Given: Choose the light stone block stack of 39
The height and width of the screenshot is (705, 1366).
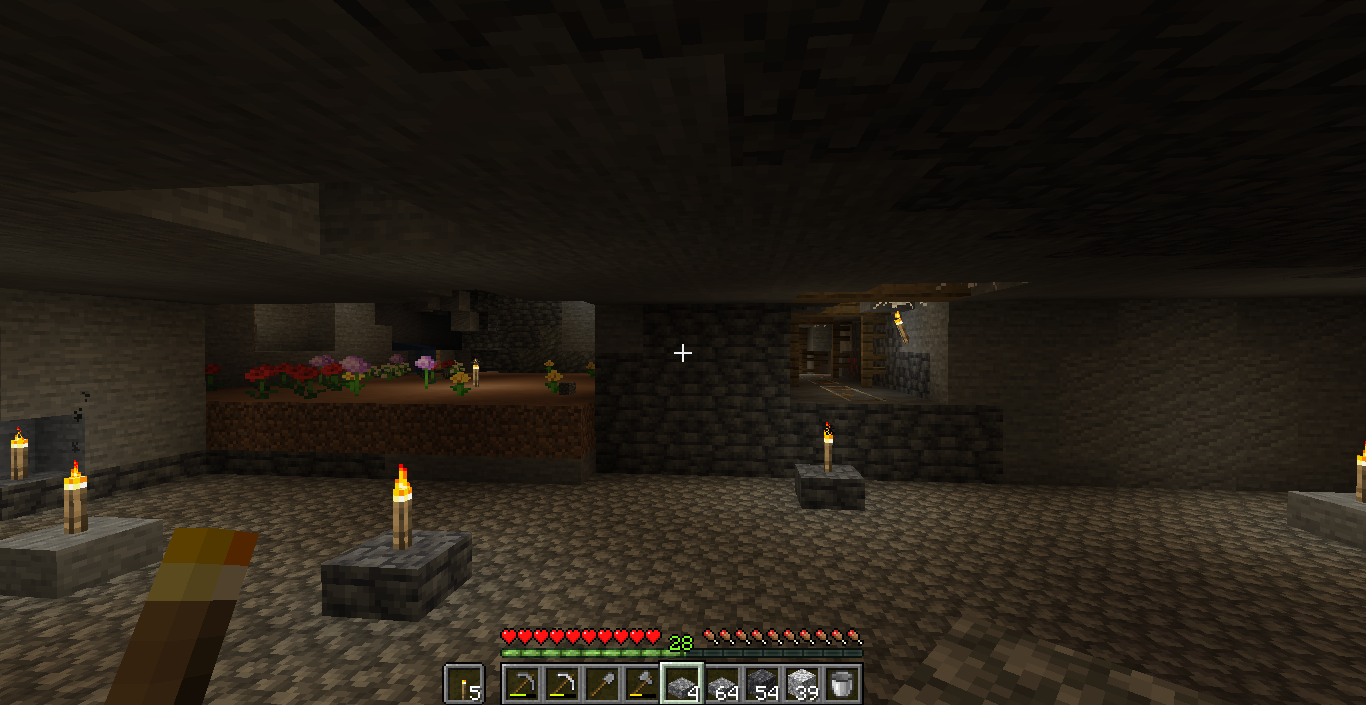Looking at the screenshot, I should [x=802, y=684].
